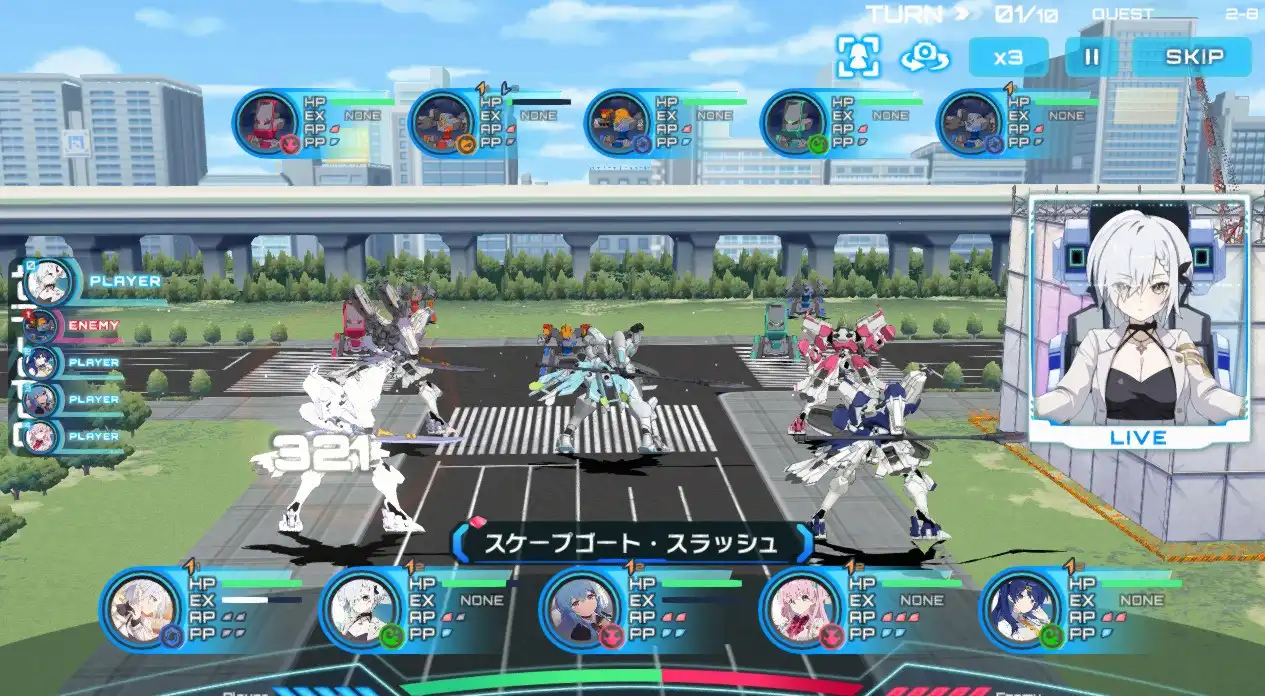Skip the battle with the SKIP button

1193,57
